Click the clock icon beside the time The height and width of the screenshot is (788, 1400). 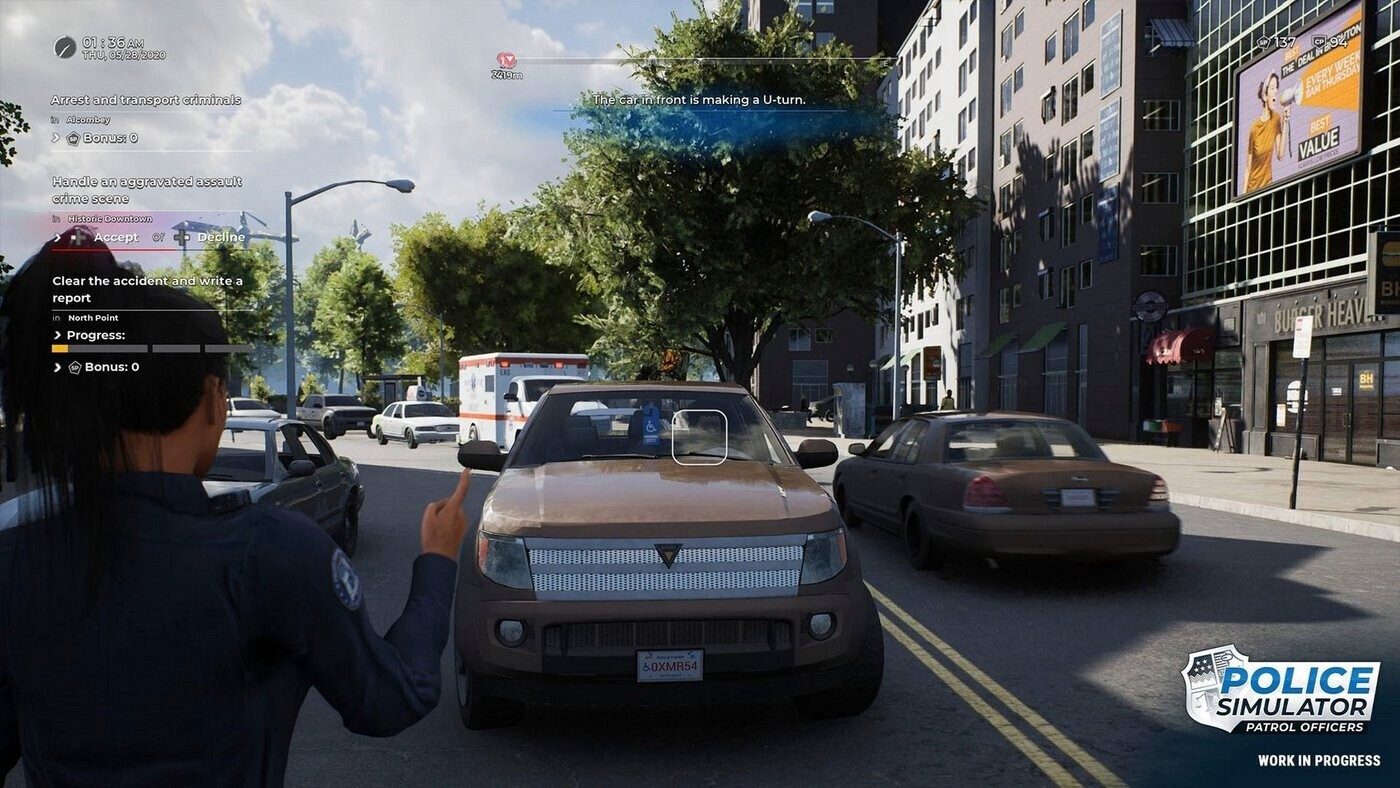65,47
